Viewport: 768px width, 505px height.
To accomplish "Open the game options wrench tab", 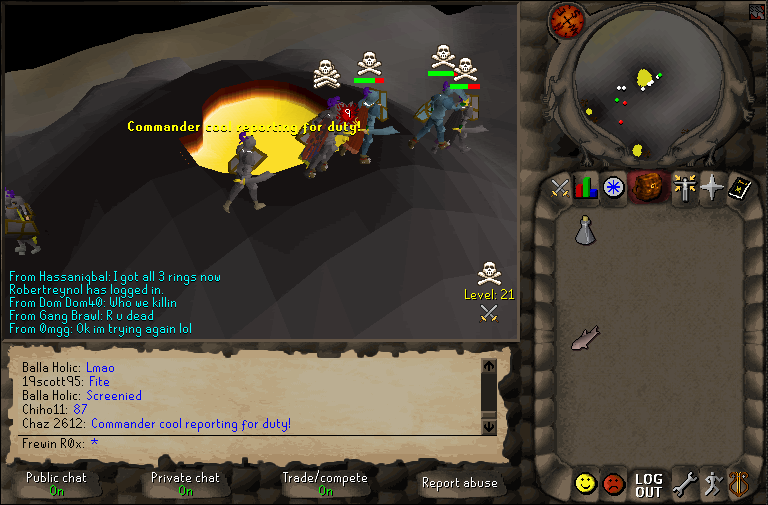I will click(x=684, y=485).
